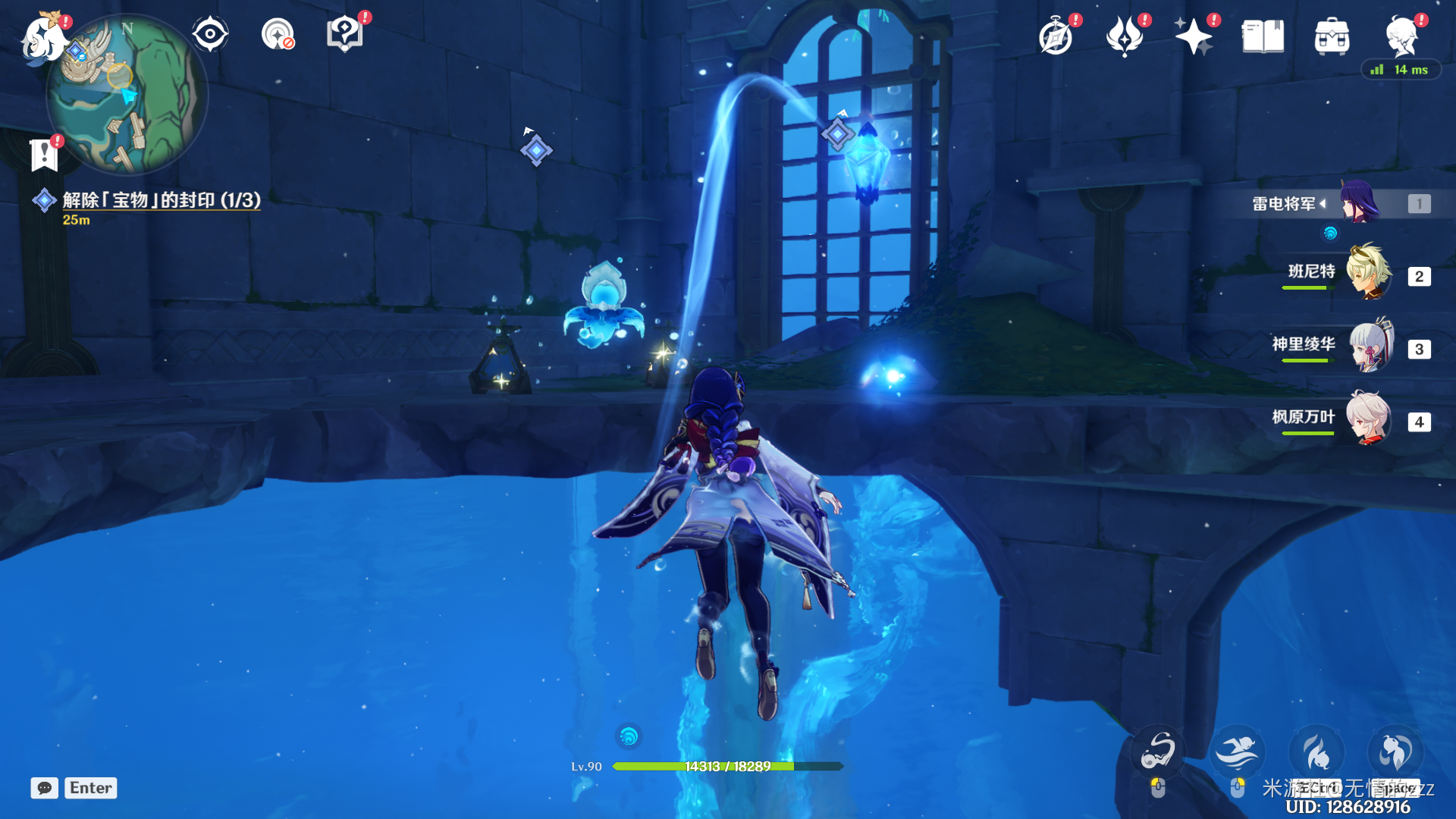
Task: Activate the swimming dash skill icon
Action: (x=1237, y=752)
